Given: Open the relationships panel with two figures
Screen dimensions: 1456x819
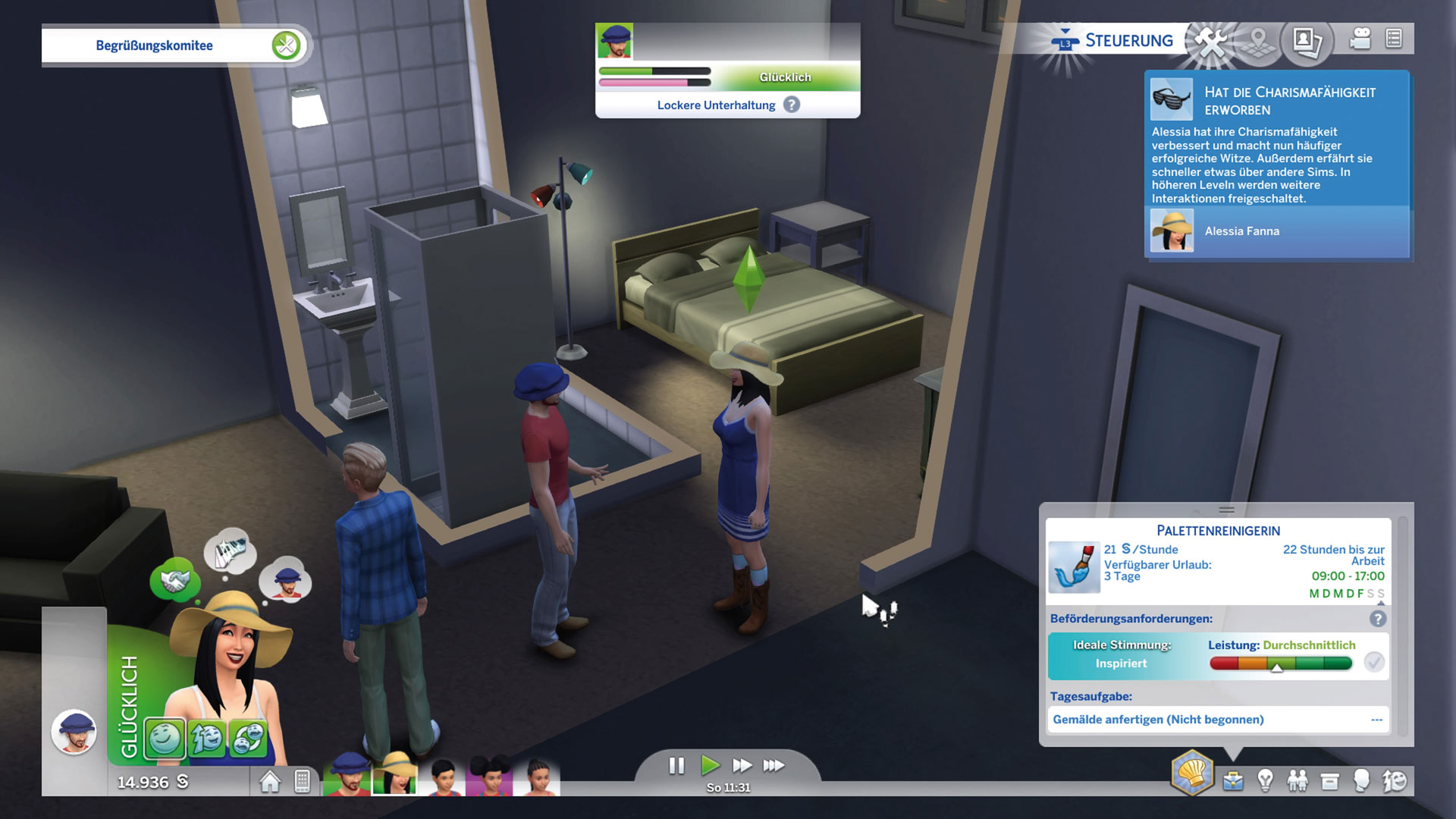Looking at the screenshot, I should (1298, 781).
